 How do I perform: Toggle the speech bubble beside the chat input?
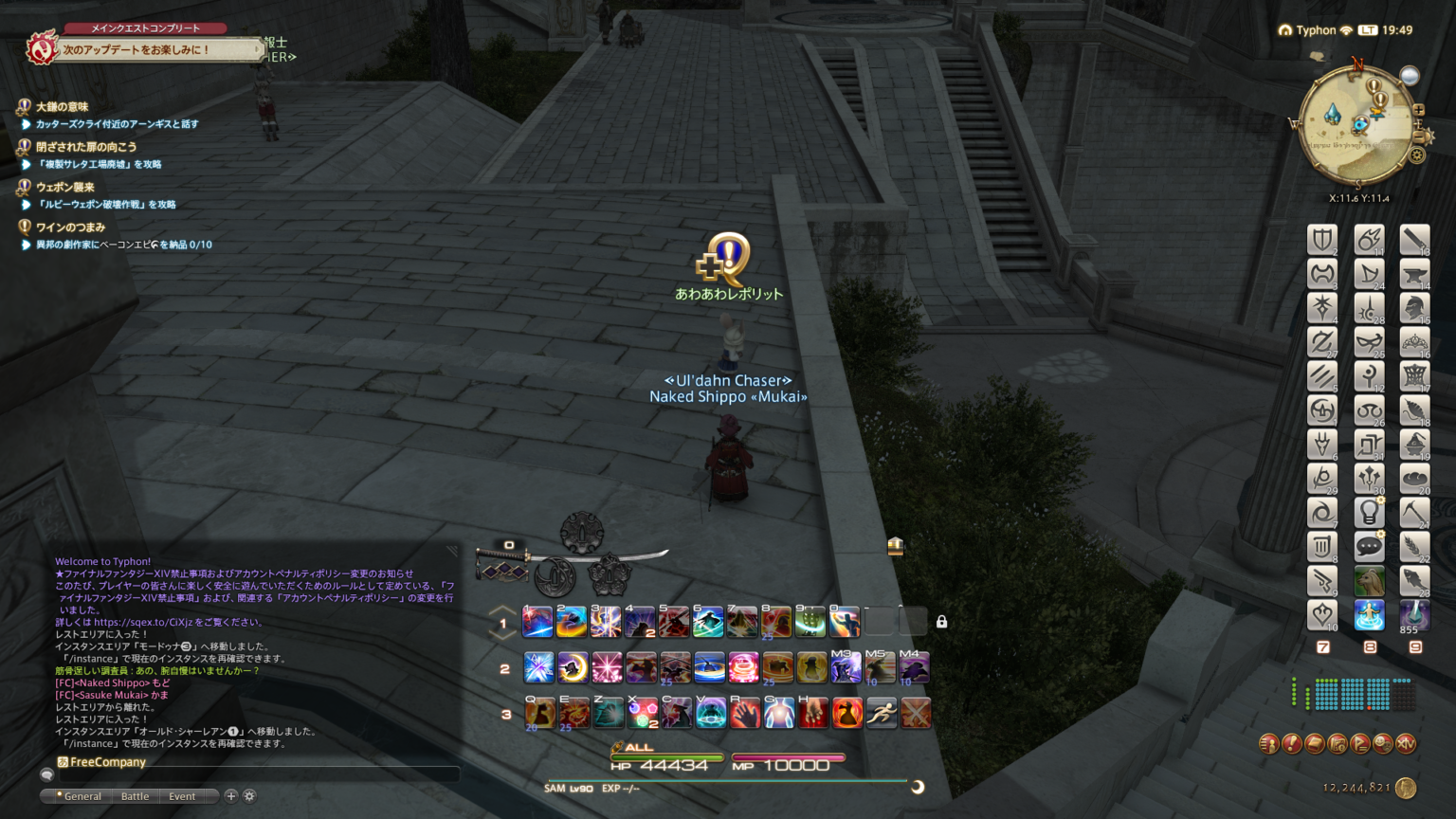(x=47, y=774)
